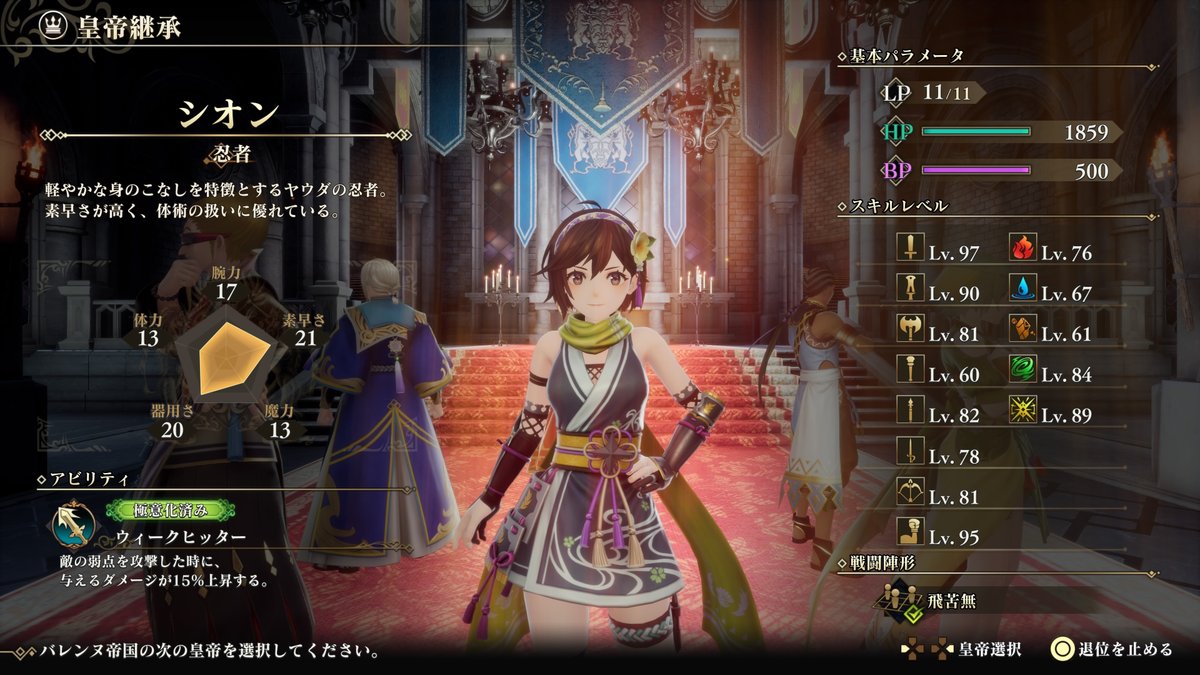
Task: Click the mace skill icon at Lv. 60
Action: pyautogui.click(x=911, y=370)
